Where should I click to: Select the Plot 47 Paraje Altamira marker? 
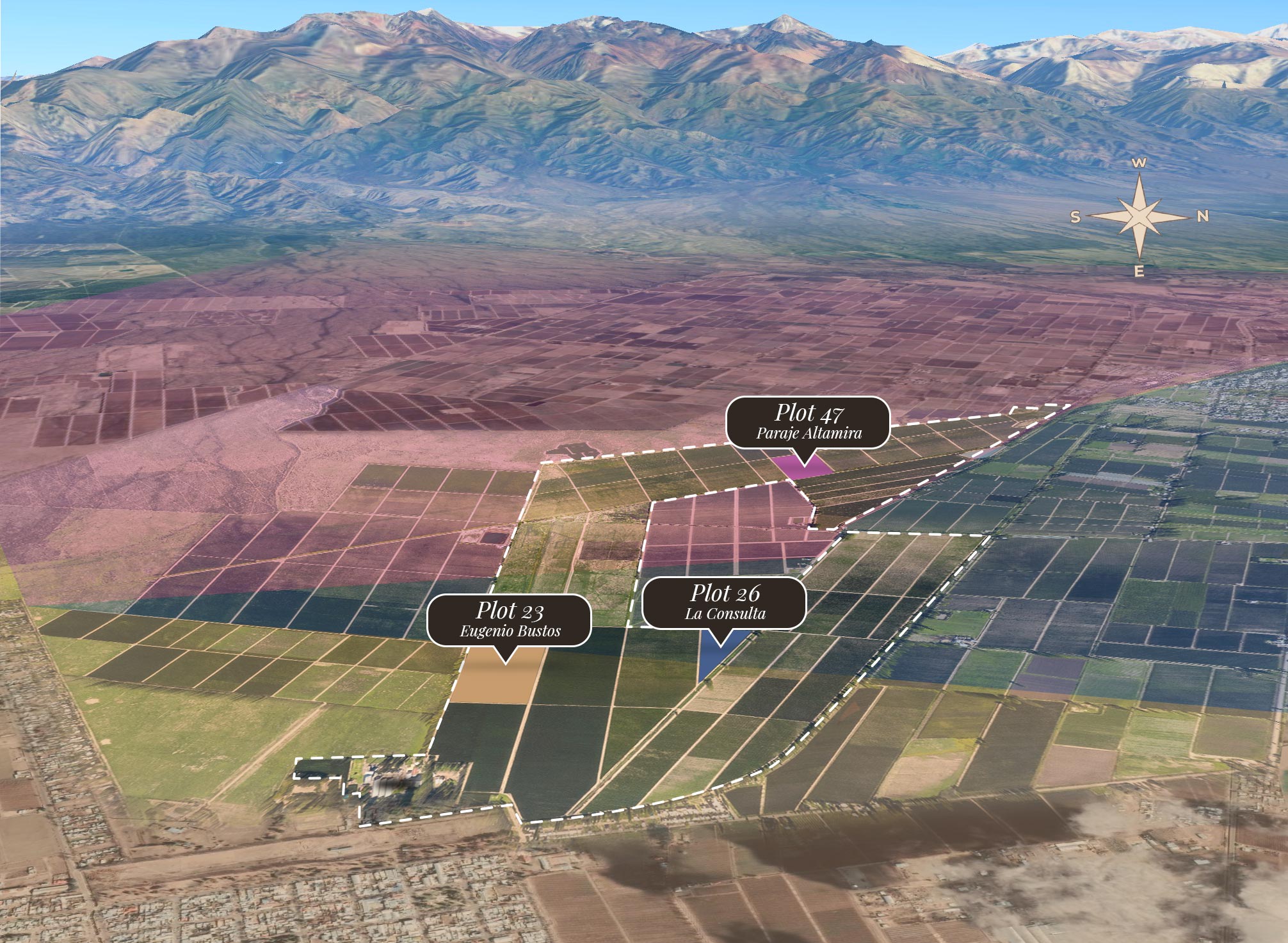tap(807, 422)
